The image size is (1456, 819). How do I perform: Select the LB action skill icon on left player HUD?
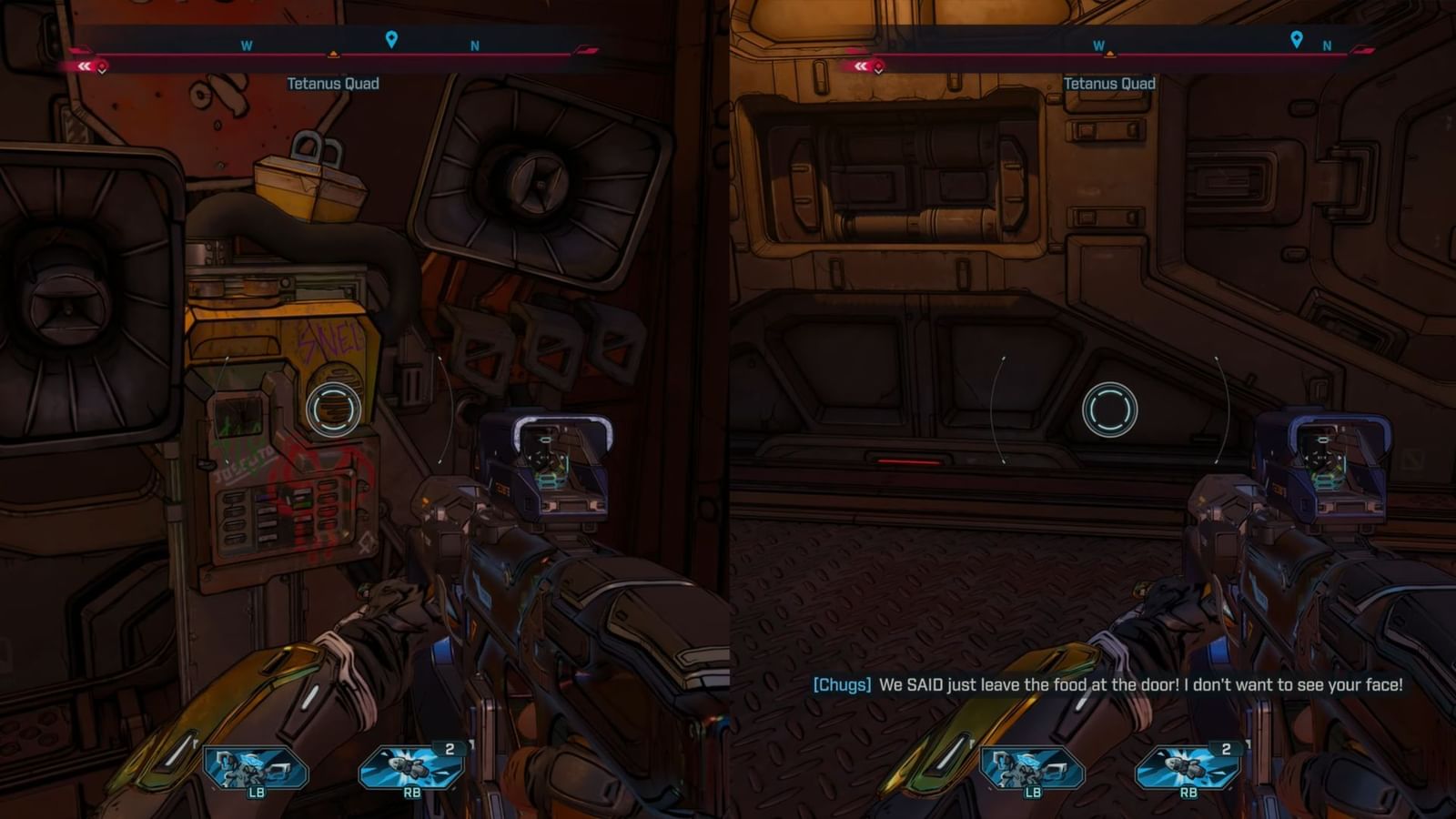[258, 769]
